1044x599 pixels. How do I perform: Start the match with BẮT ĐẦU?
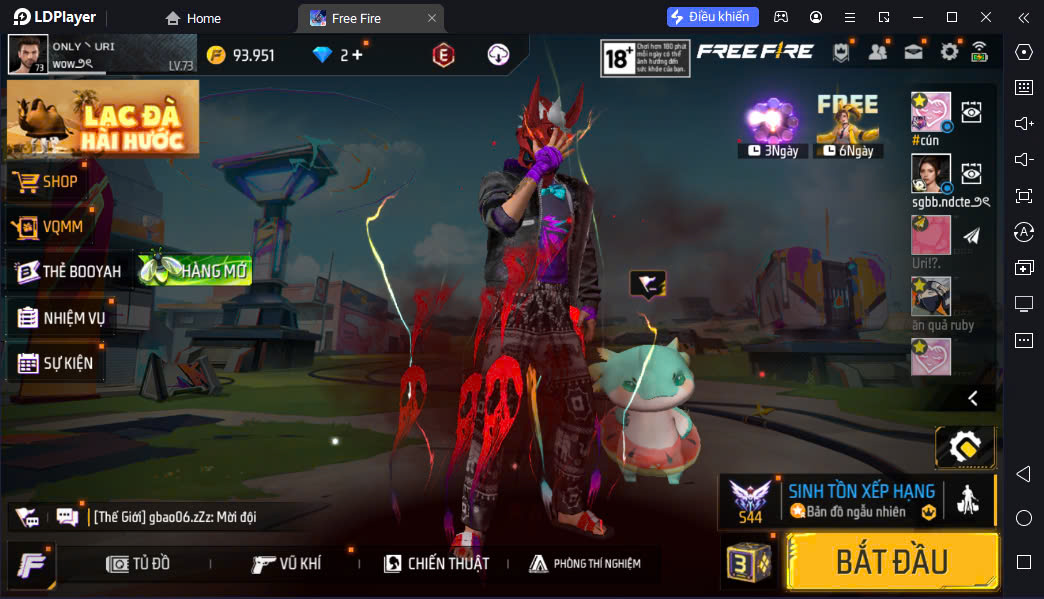[891, 561]
